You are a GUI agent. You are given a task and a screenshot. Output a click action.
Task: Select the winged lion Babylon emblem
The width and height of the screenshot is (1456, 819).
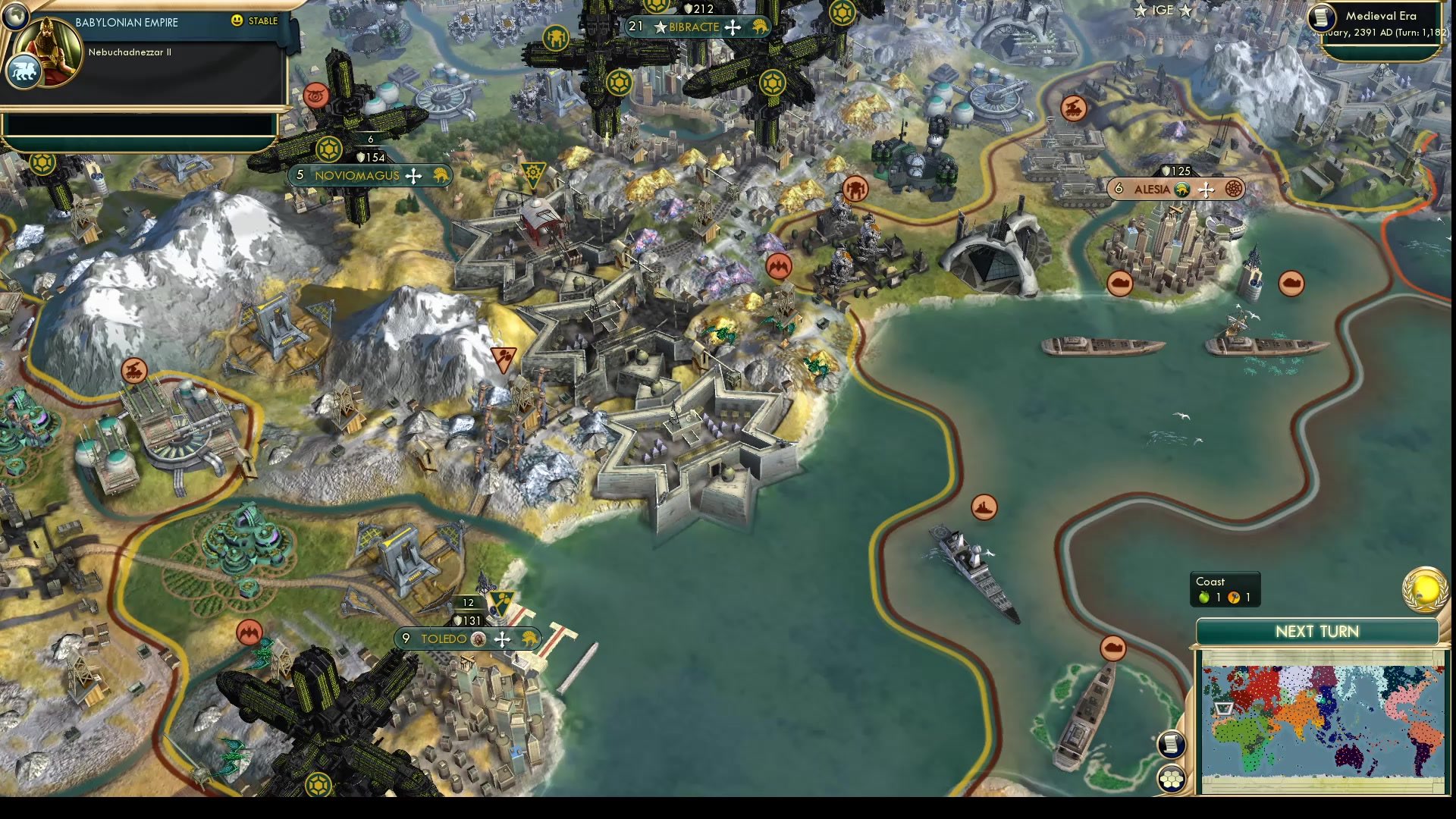pyautogui.click(x=24, y=70)
